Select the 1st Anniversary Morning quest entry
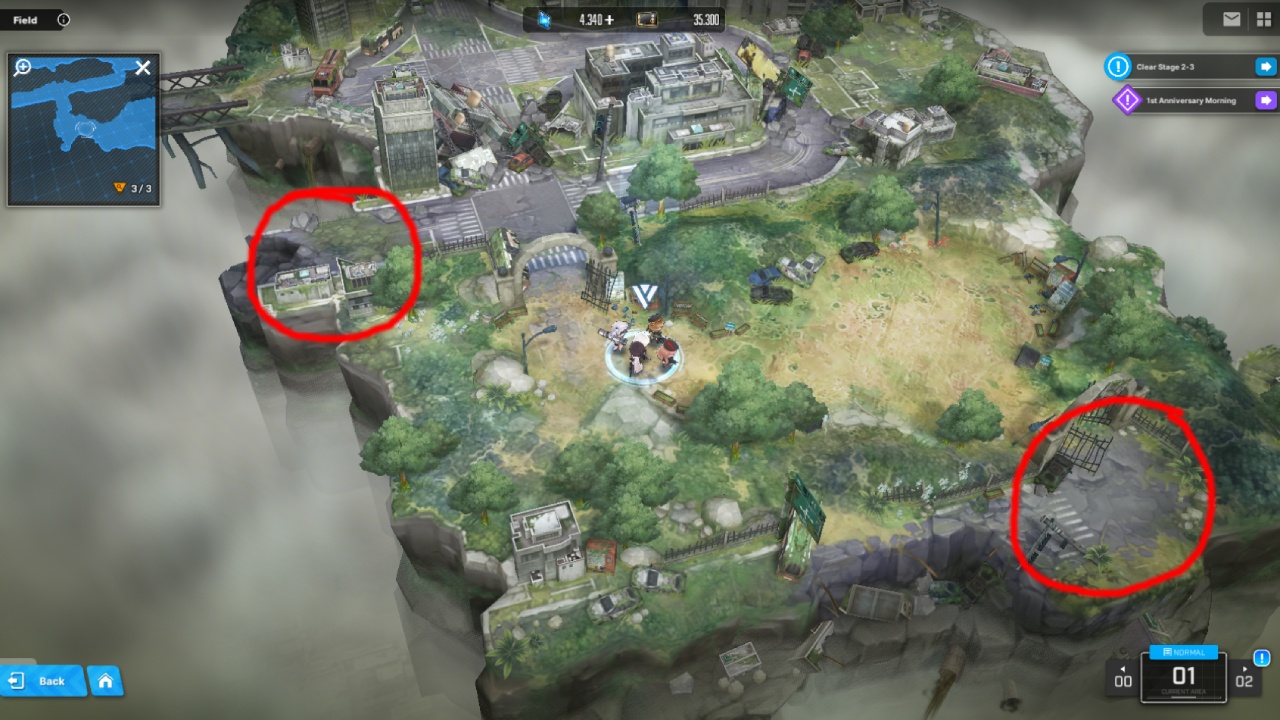 (x=1190, y=101)
